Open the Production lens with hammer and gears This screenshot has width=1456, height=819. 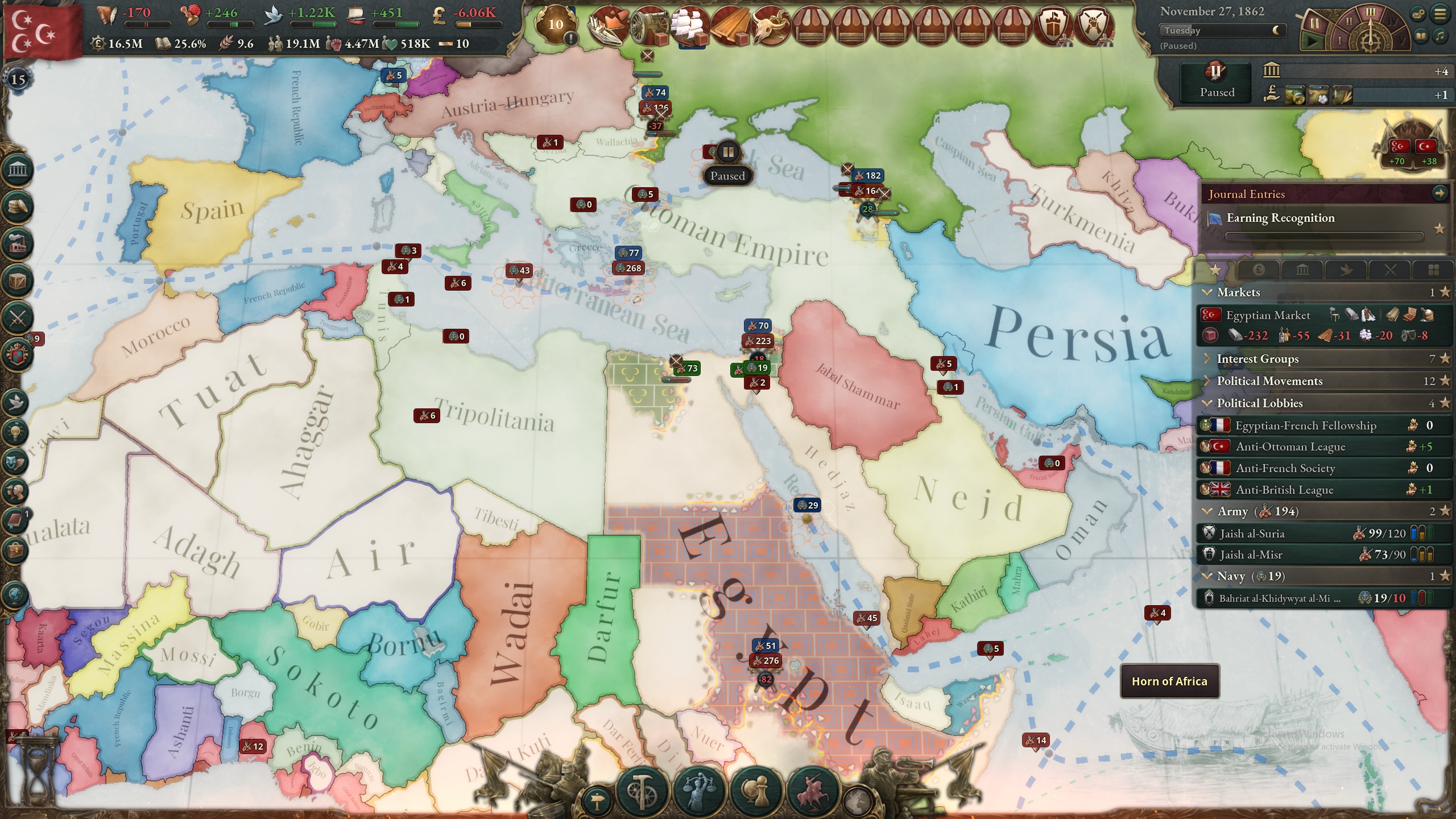[x=642, y=789]
